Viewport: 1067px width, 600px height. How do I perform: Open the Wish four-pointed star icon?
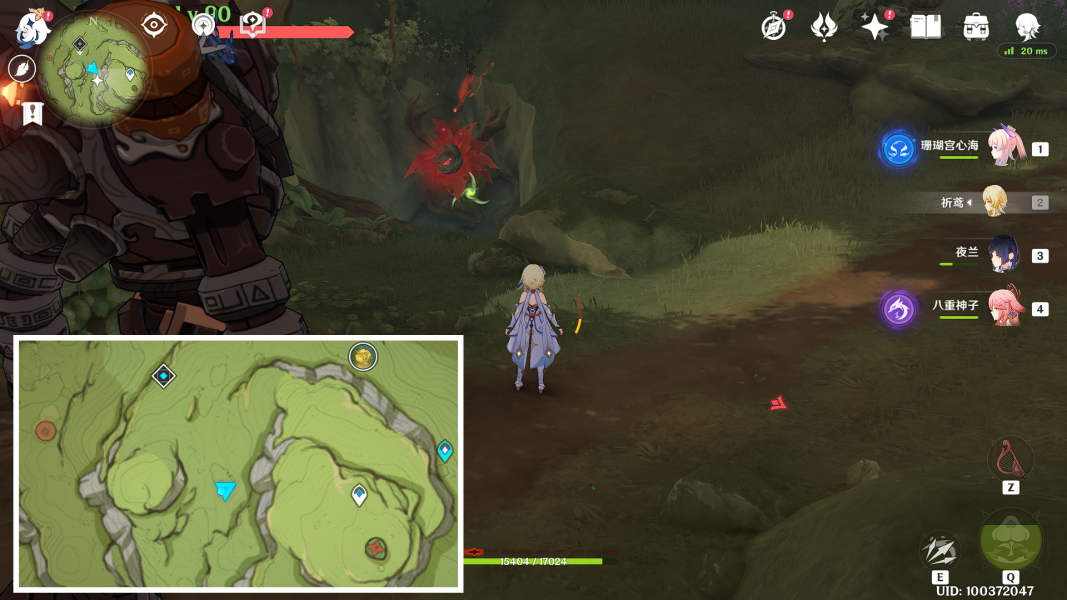click(875, 27)
